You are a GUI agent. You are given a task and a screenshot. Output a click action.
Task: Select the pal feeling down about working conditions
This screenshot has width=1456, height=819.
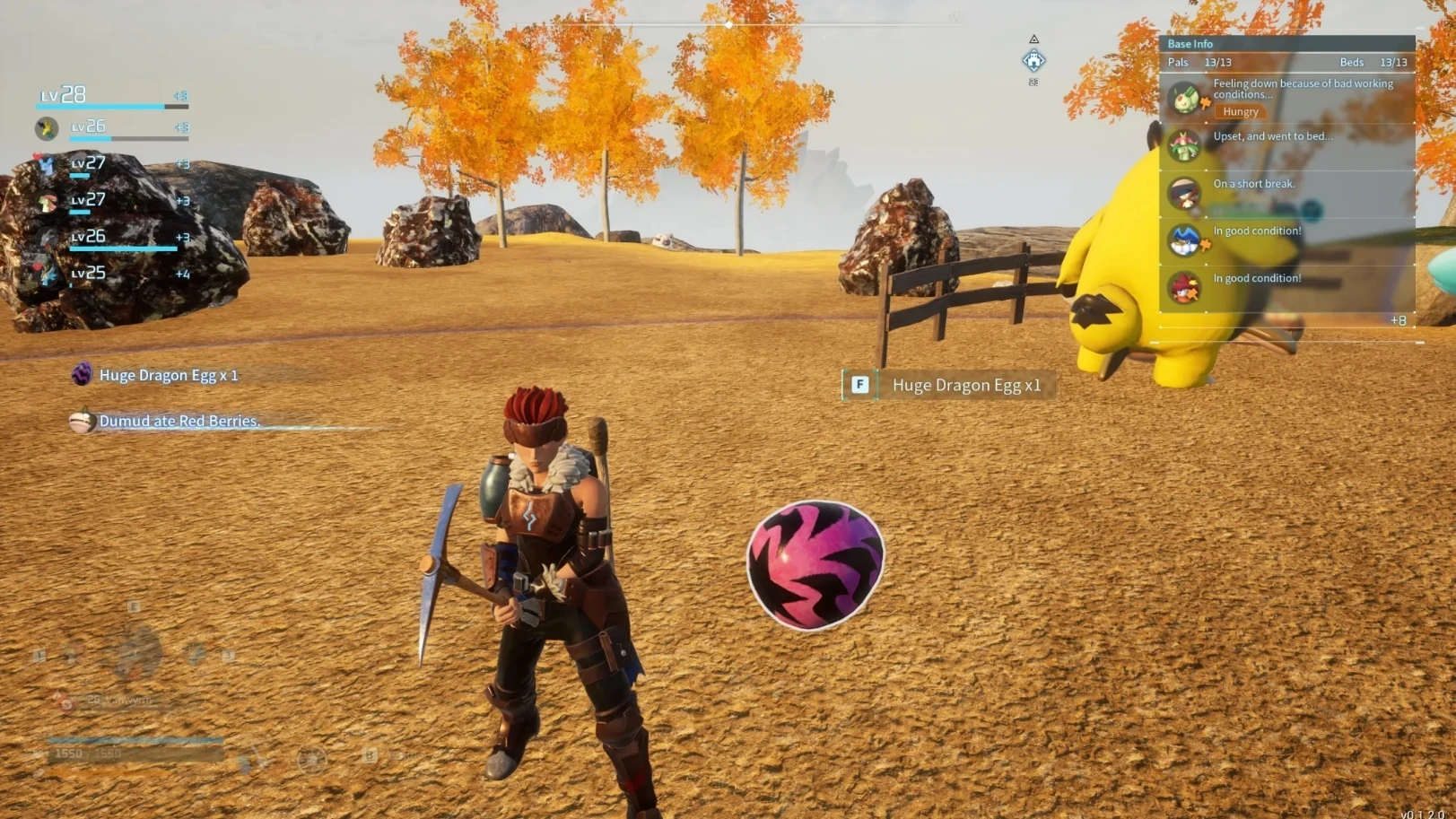[1184, 97]
